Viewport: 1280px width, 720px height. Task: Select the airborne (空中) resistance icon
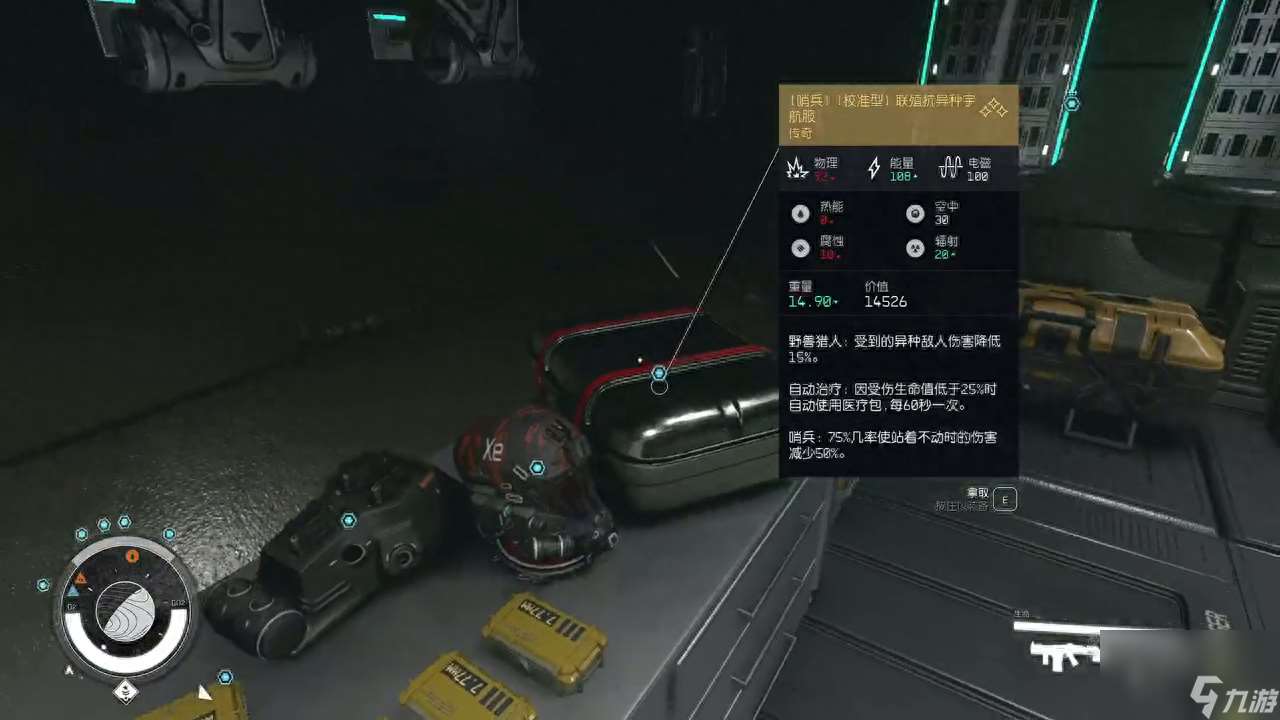(914, 213)
